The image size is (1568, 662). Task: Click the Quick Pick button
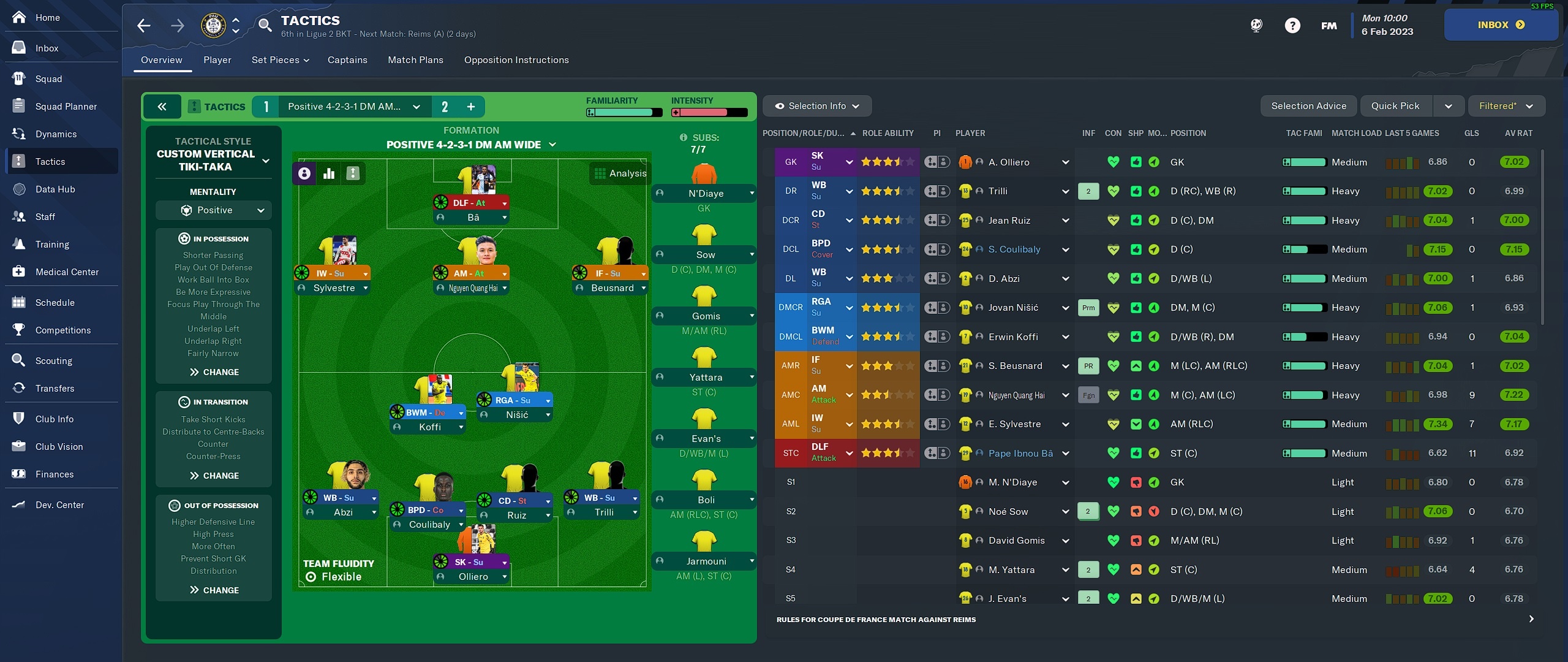click(x=1395, y=106)
